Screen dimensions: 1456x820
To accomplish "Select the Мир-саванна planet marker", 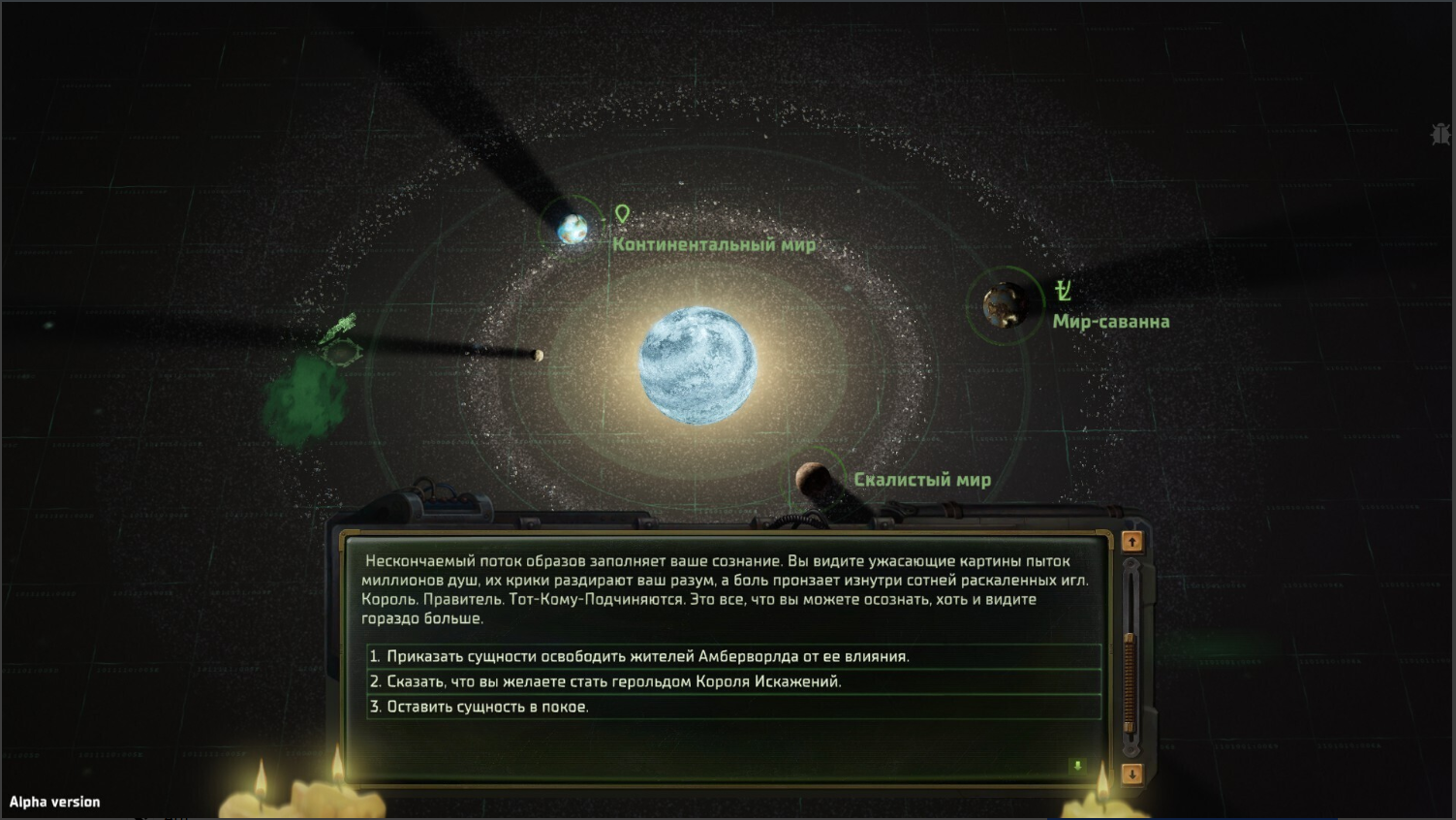I will [x=1004, y=305].
